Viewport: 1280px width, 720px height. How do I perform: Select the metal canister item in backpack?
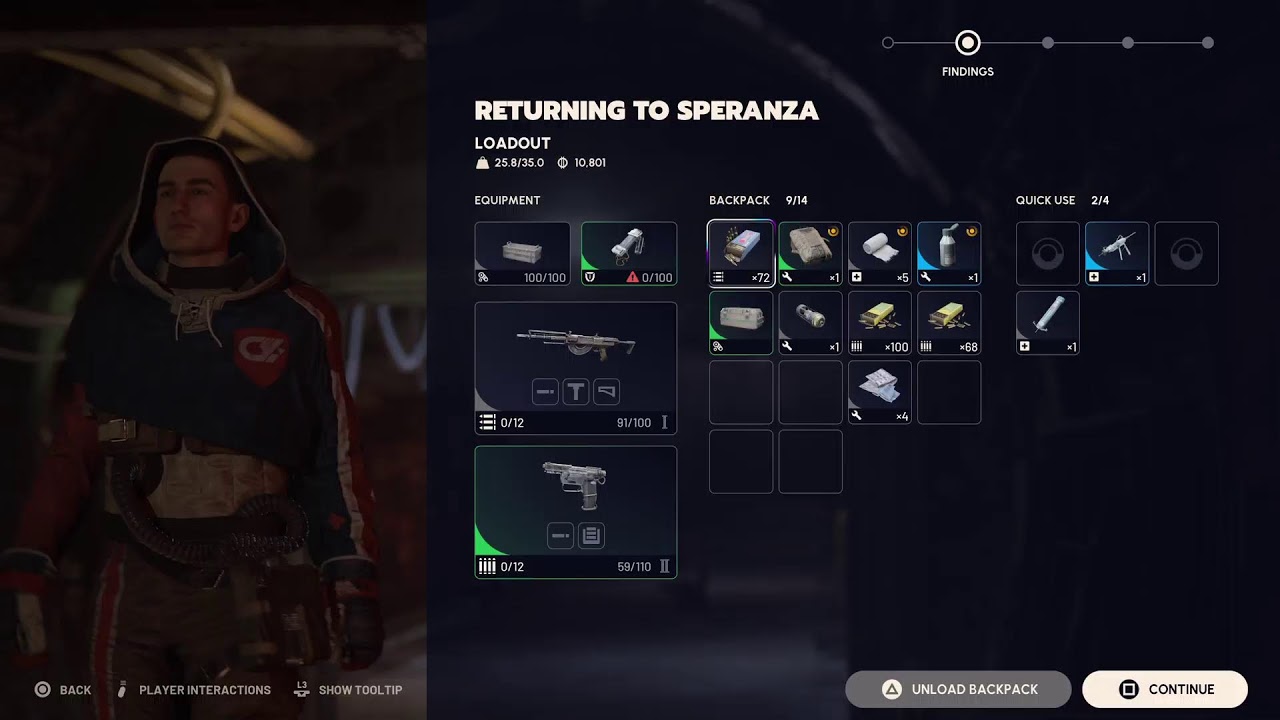click(810, 323)
